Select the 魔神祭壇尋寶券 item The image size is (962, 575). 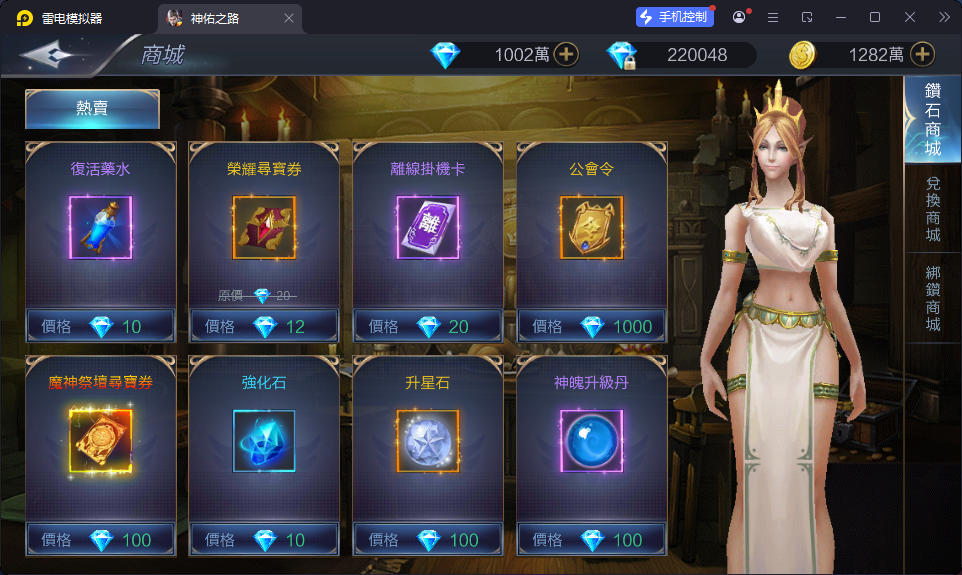(100, 441)
